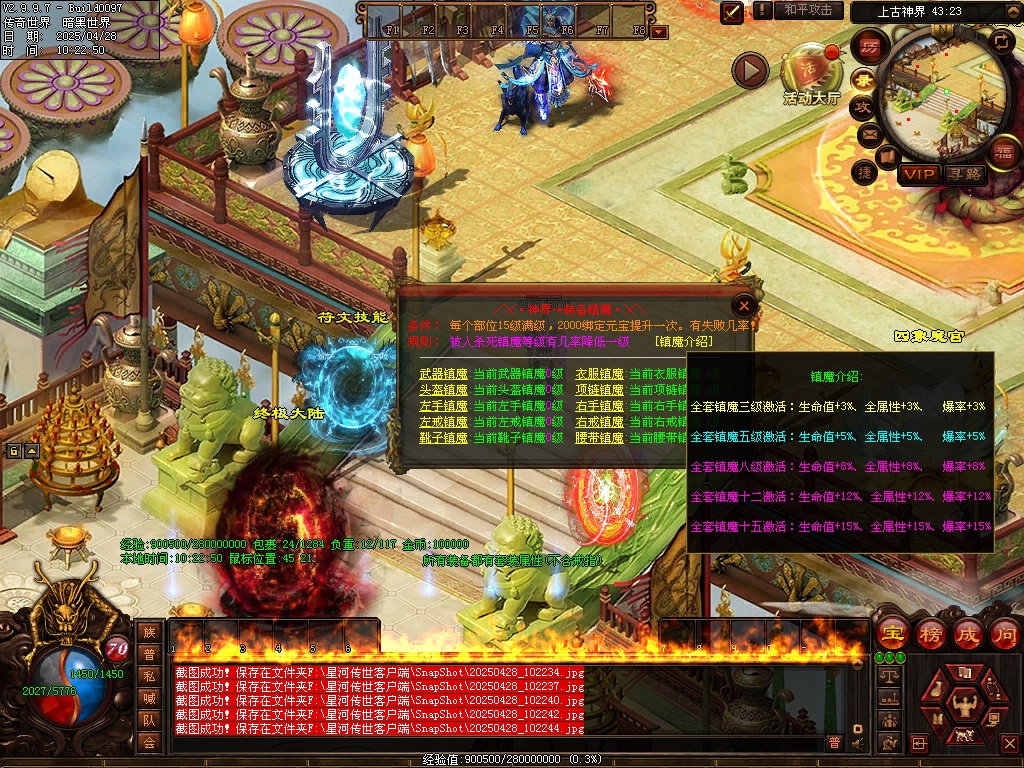The width and height of the screenshot is (1024, 768).
Task: Click the sword icon in top bar
Action: pyautogui.click(x=732, y=11)
